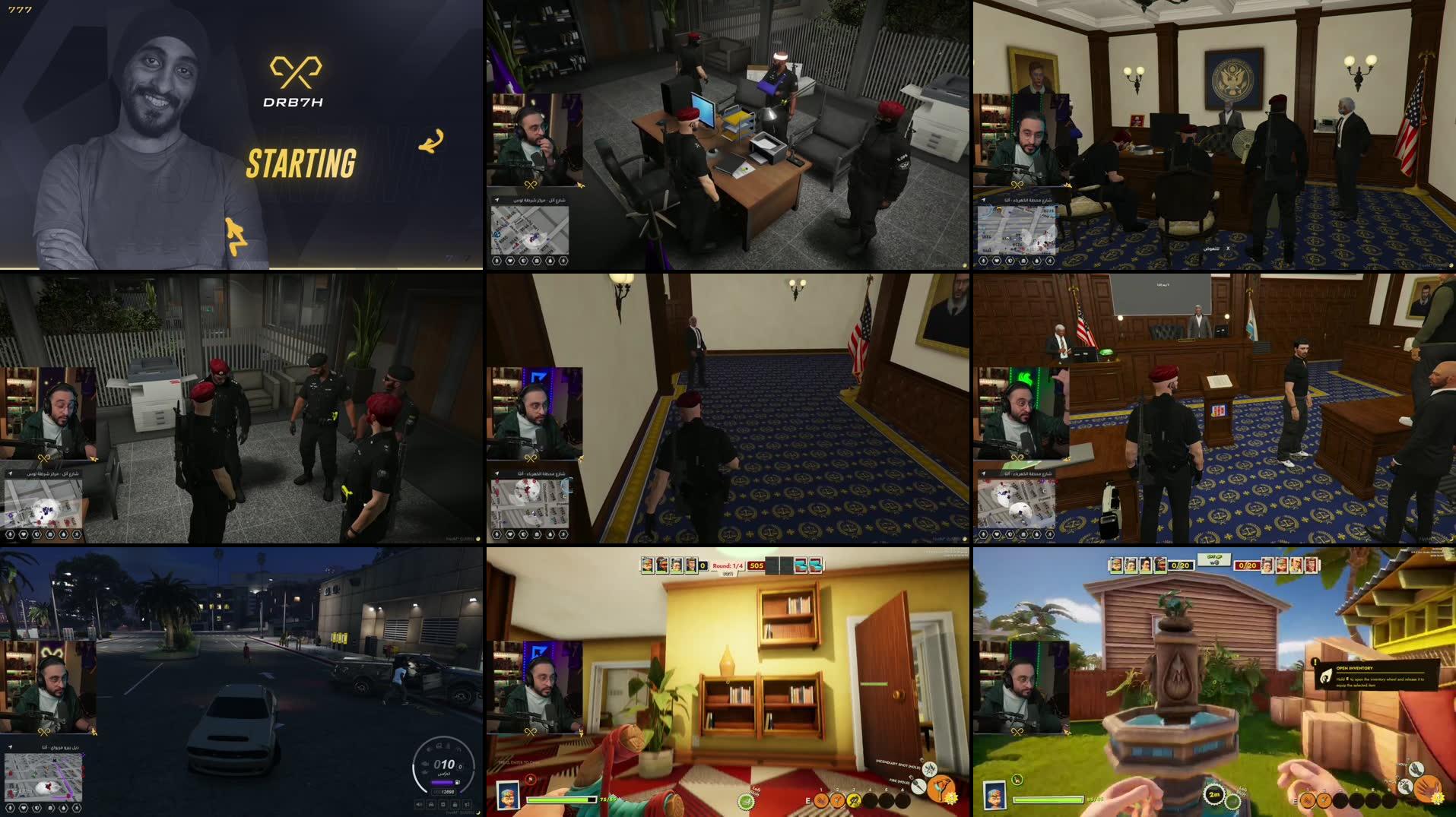The width and height of the screenshot is (1456, 817).
Task: Select the slingshot weapon wheel icon
Action: 941,788
